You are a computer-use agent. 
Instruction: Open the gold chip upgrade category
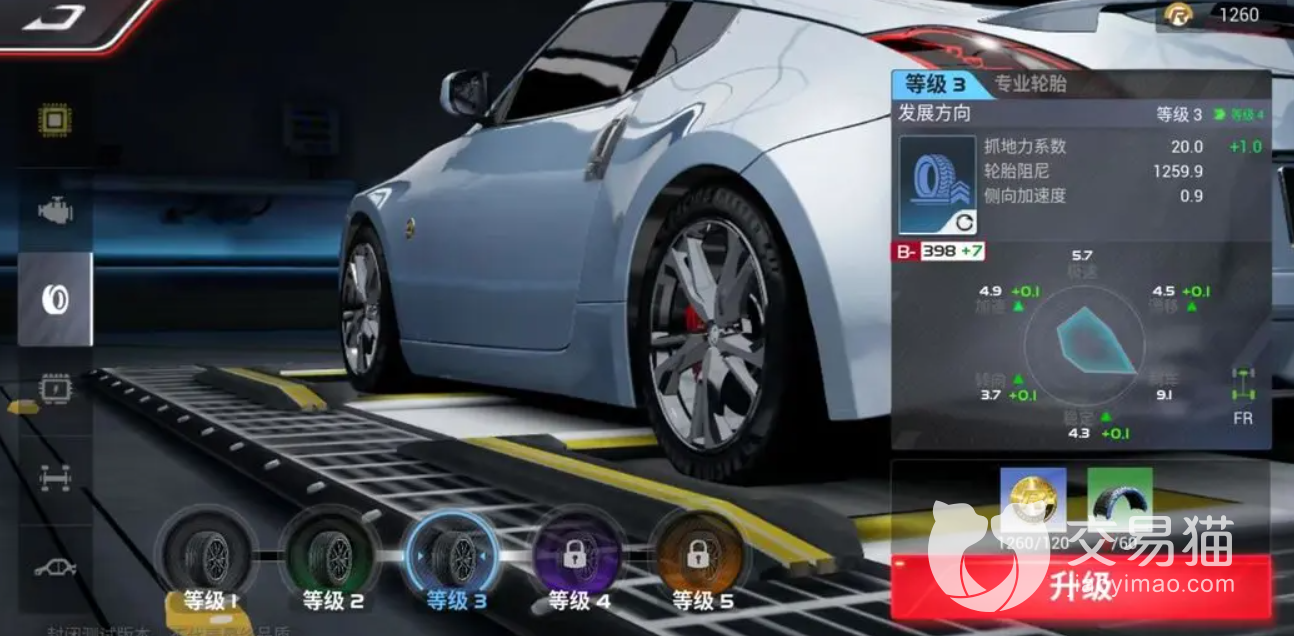55,121
